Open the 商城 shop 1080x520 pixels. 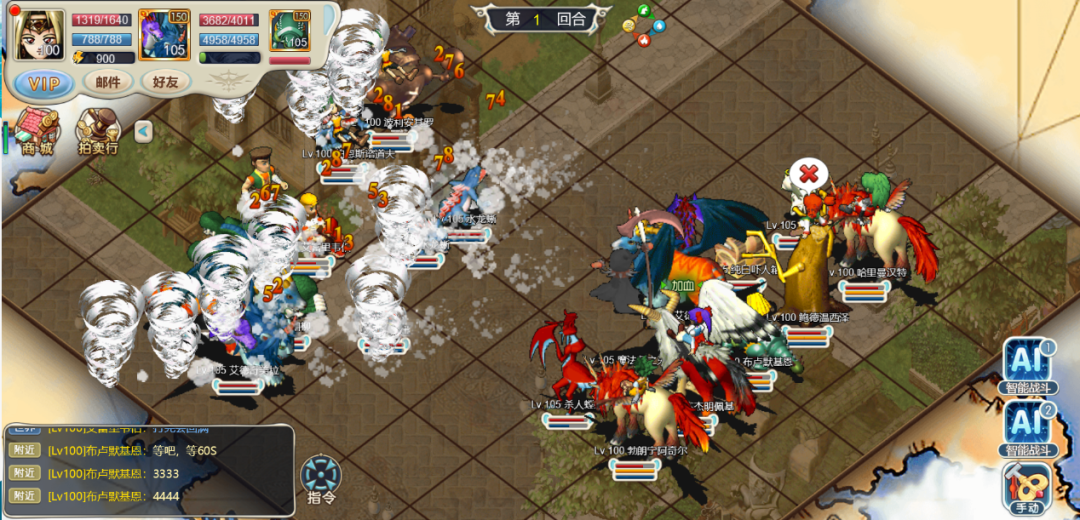[36, 132]
